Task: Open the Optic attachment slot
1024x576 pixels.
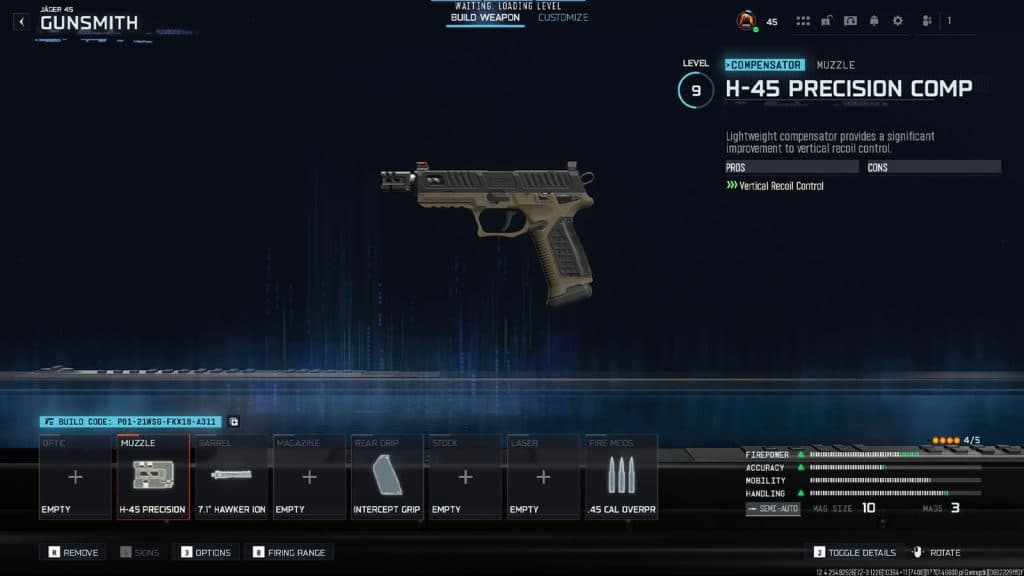Action: pyautogui.click(x=75, y=477)
